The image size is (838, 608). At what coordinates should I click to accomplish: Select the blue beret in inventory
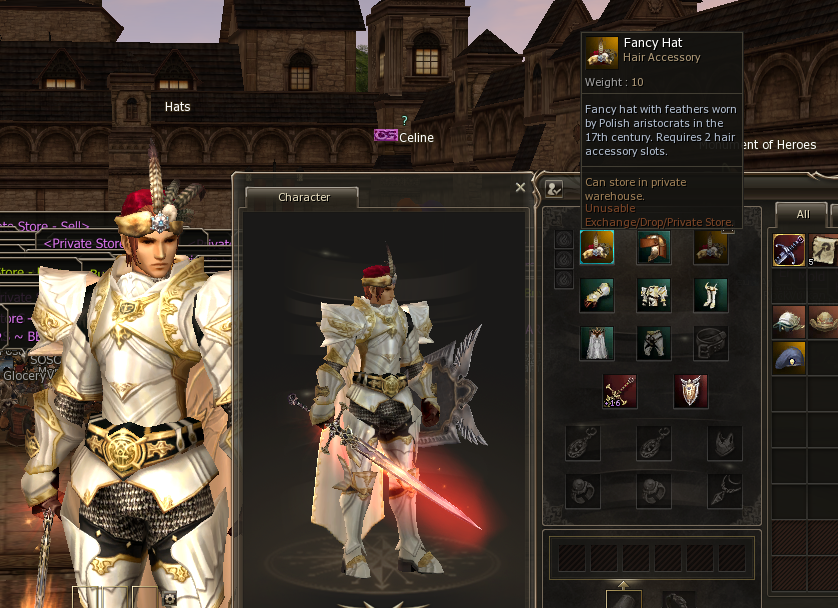[x=789, y=357]
